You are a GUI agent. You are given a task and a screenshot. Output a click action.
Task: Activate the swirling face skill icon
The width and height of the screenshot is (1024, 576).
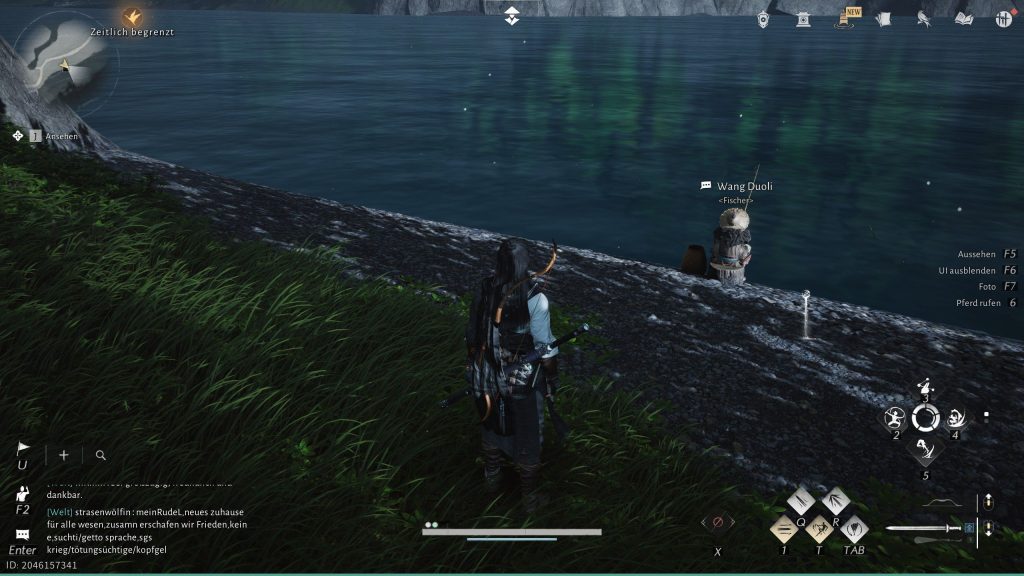point(956,418)
